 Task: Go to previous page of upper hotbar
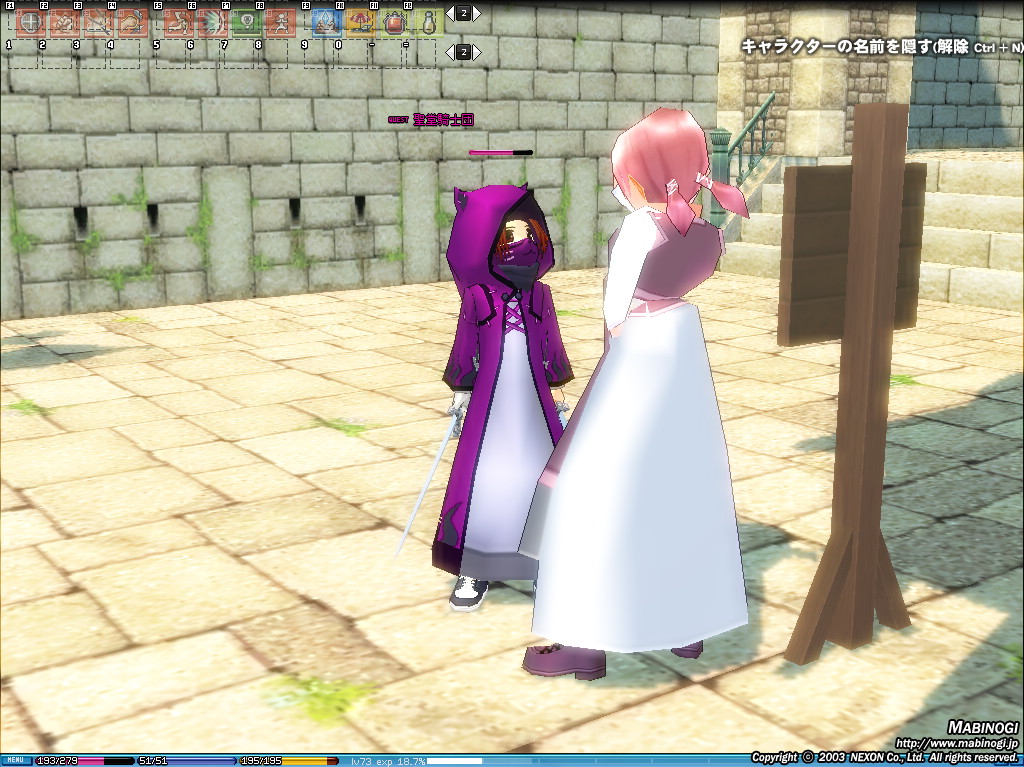point(450,13)
